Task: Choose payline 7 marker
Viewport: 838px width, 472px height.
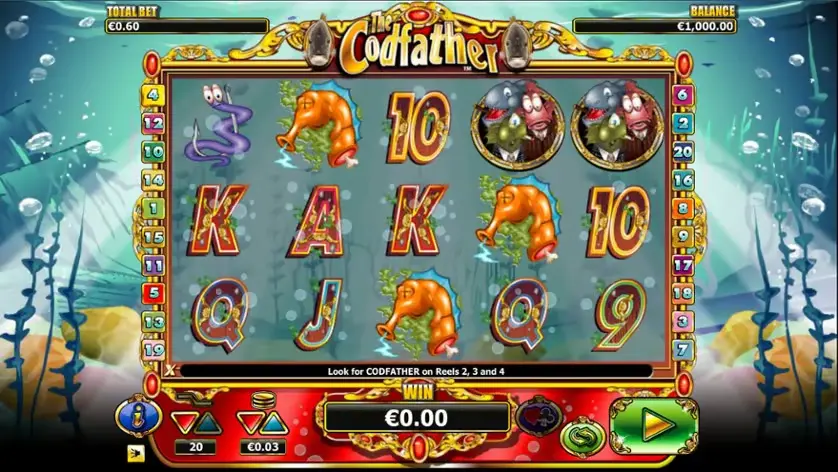Action: point(684,350)
